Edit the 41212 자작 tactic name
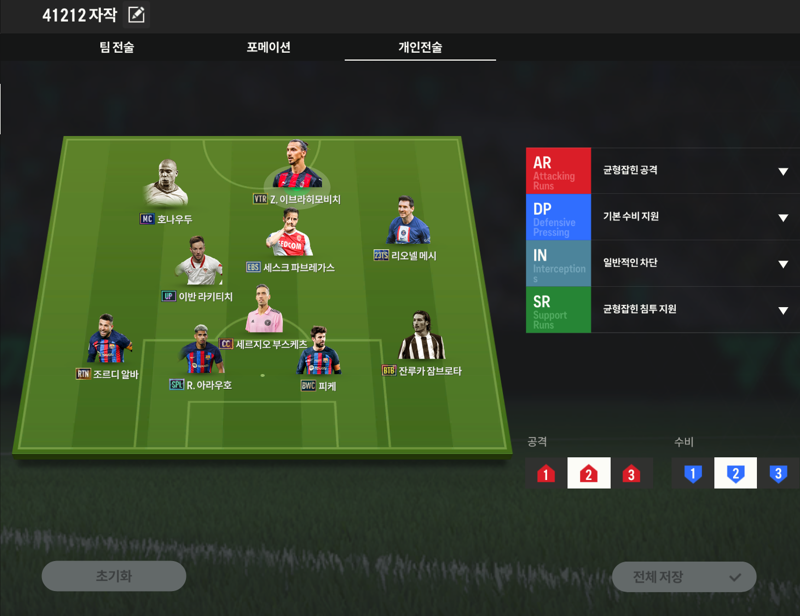 tap(136, 15)
